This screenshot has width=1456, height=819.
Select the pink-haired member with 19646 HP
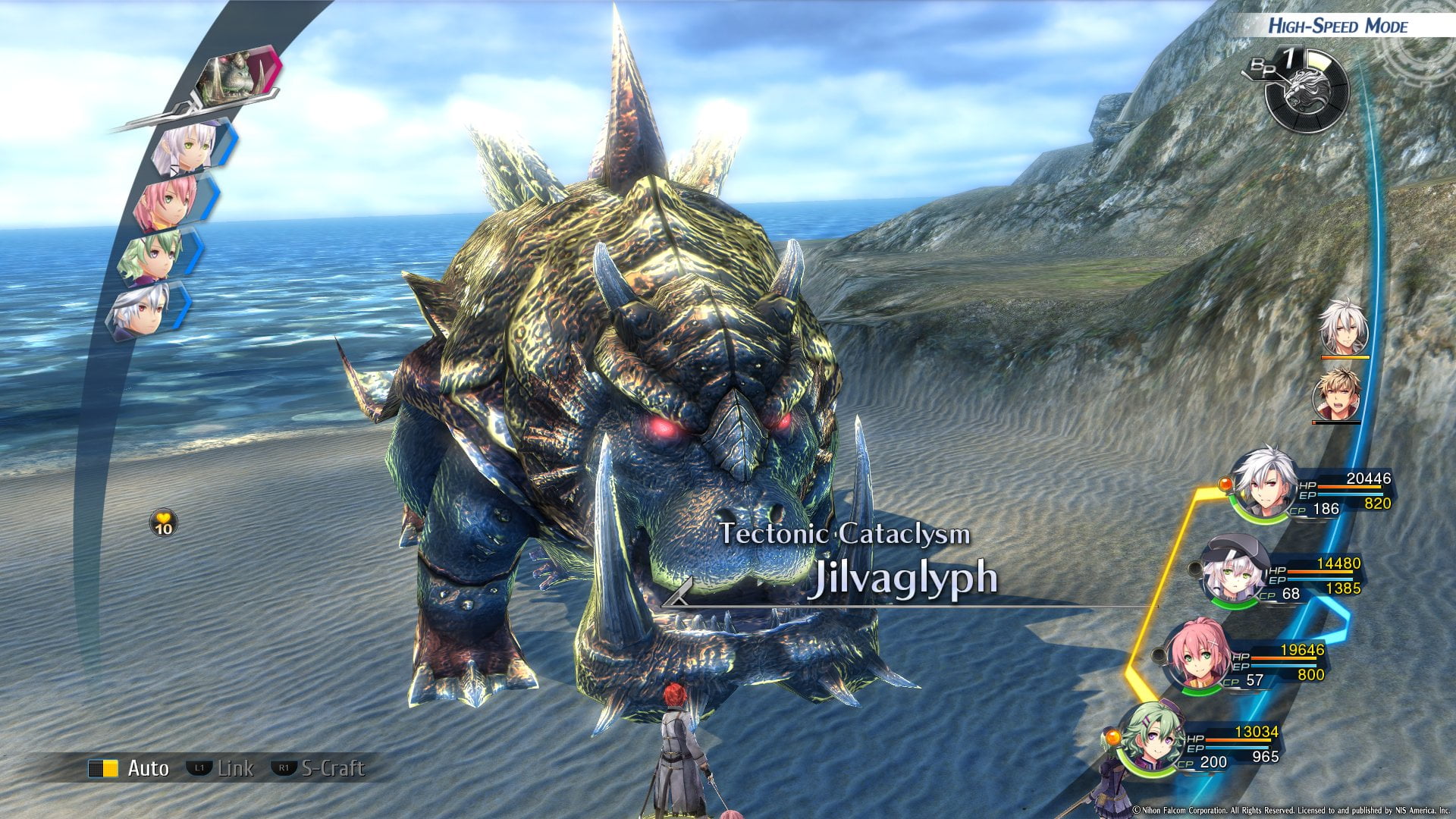[1198, 657]
